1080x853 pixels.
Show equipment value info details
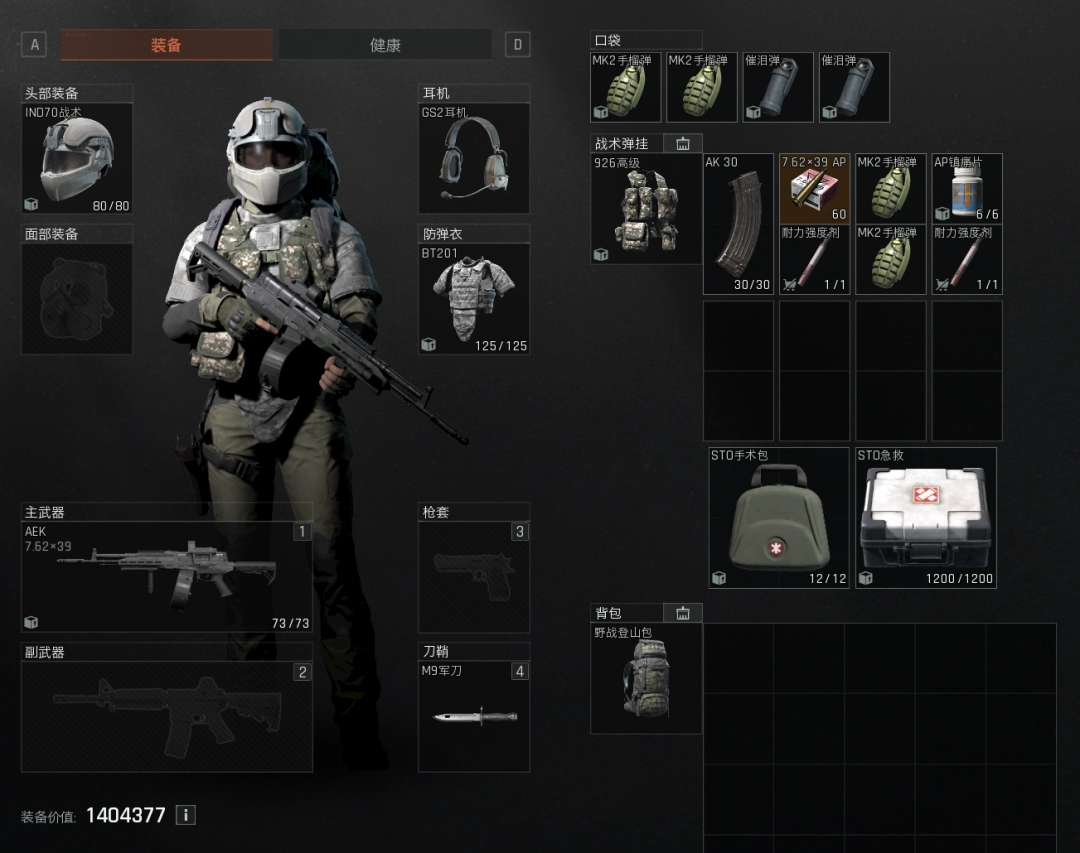(x=185, y=815)
